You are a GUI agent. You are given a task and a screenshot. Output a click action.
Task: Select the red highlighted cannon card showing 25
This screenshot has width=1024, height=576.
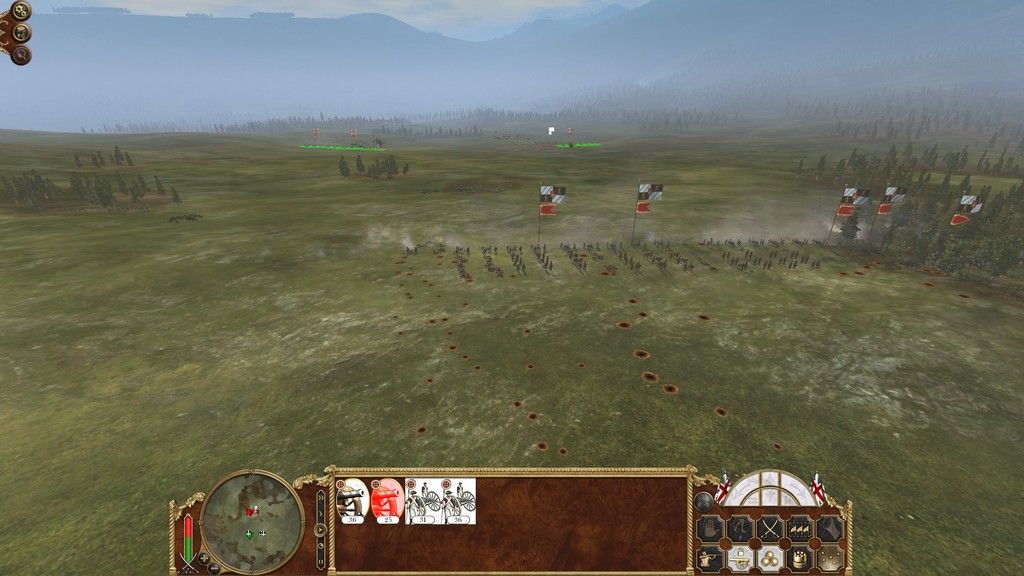(387, 501)
